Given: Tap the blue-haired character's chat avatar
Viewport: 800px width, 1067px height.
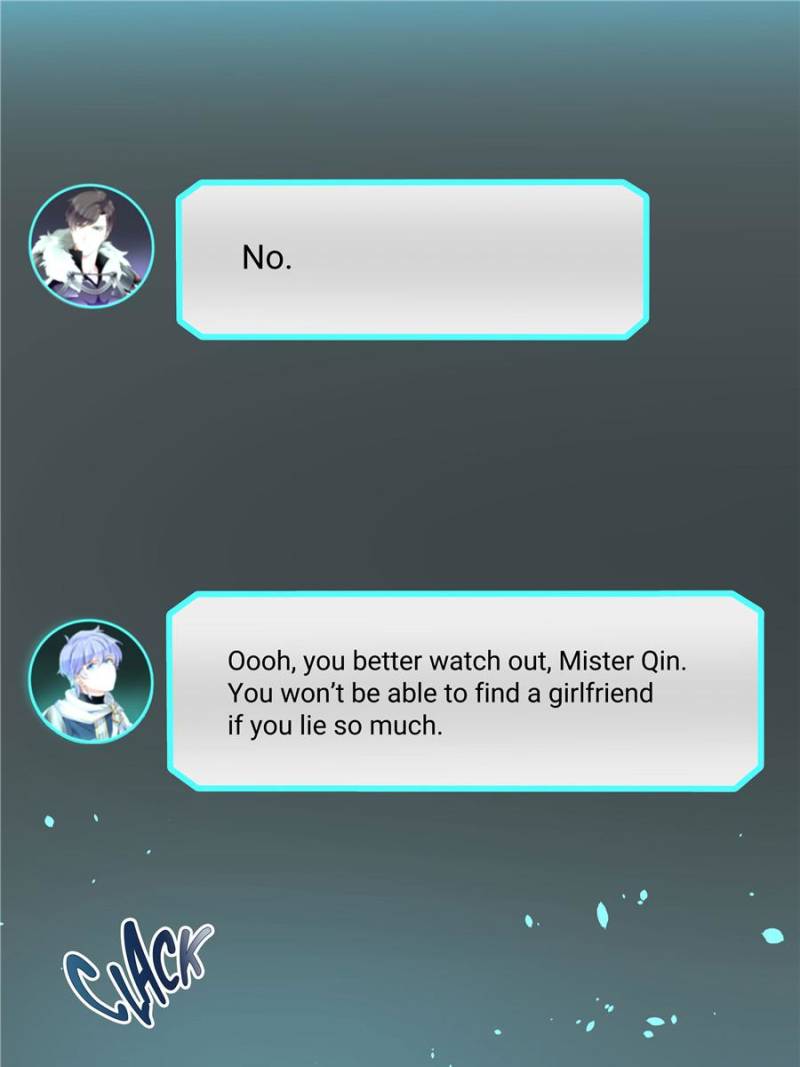Looking at the screenshot, I should click(x=91, y=681).
